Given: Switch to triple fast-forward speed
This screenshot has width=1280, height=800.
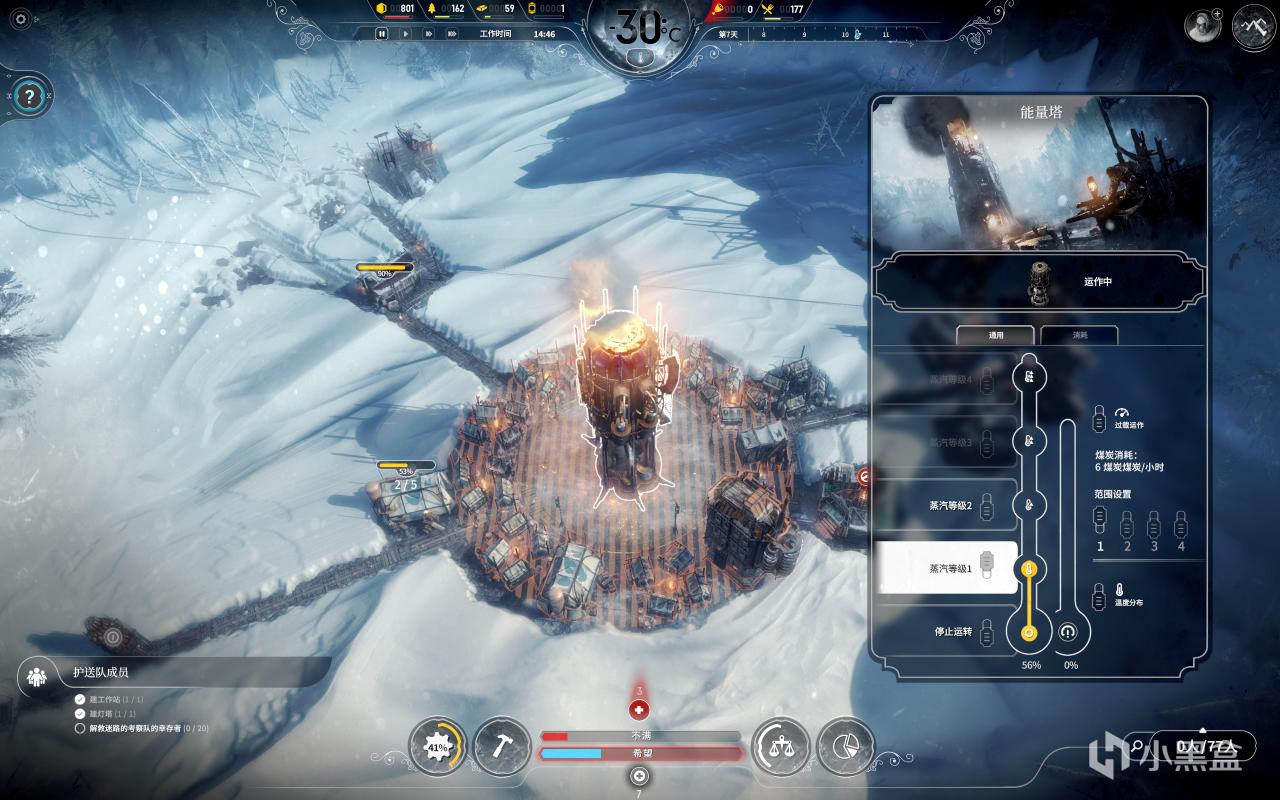Looking at the screenshot, I should click(x=453, y=34).
